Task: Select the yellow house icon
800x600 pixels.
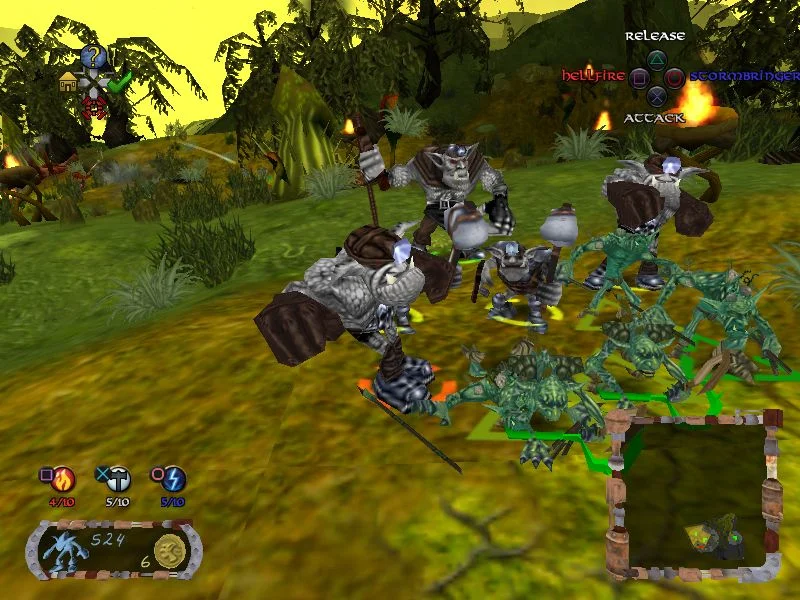Action: coord(69,82)
